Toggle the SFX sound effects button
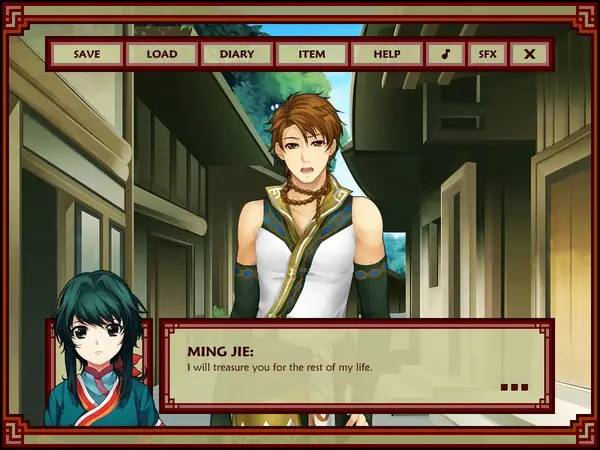Image resolution: width=600 pixels, height=450 pixels. [x=486, y=54]
